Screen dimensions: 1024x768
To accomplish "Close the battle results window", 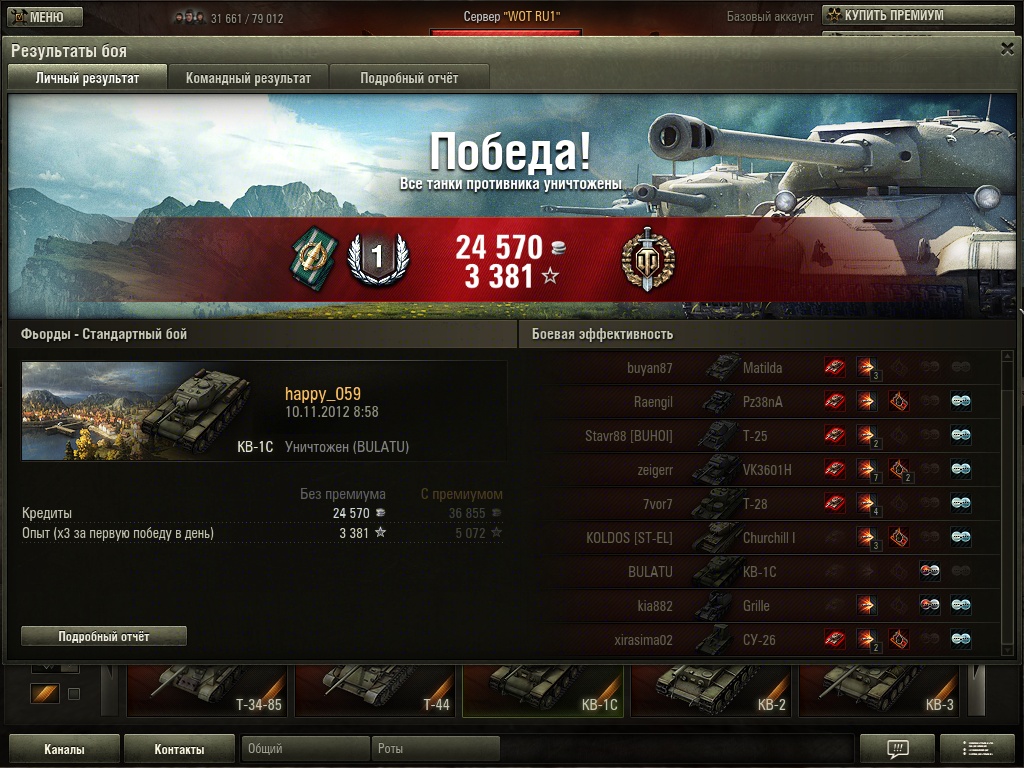I will click(1007, 48).
